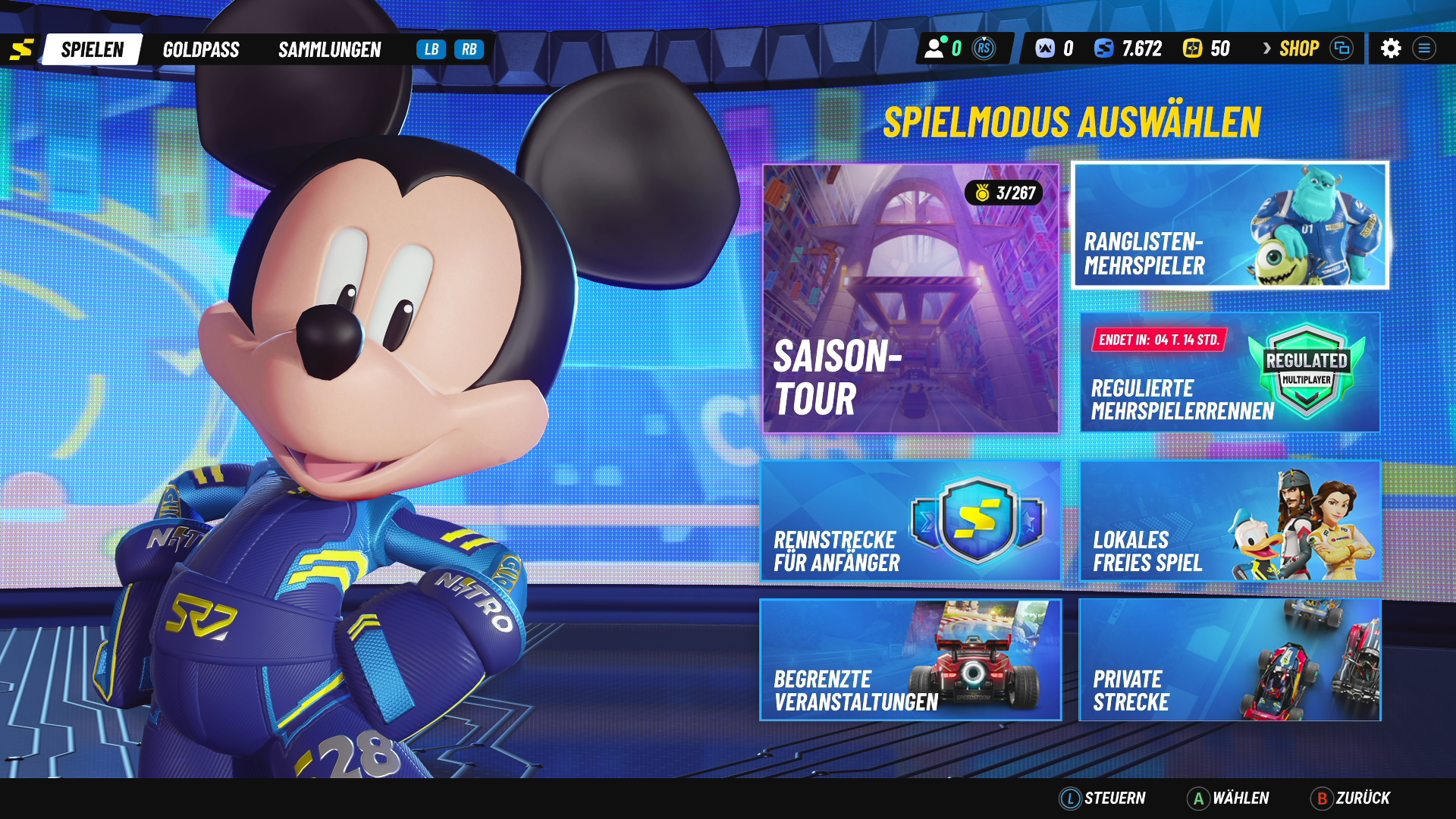Open the Sammlungen tab

point(330,50)
